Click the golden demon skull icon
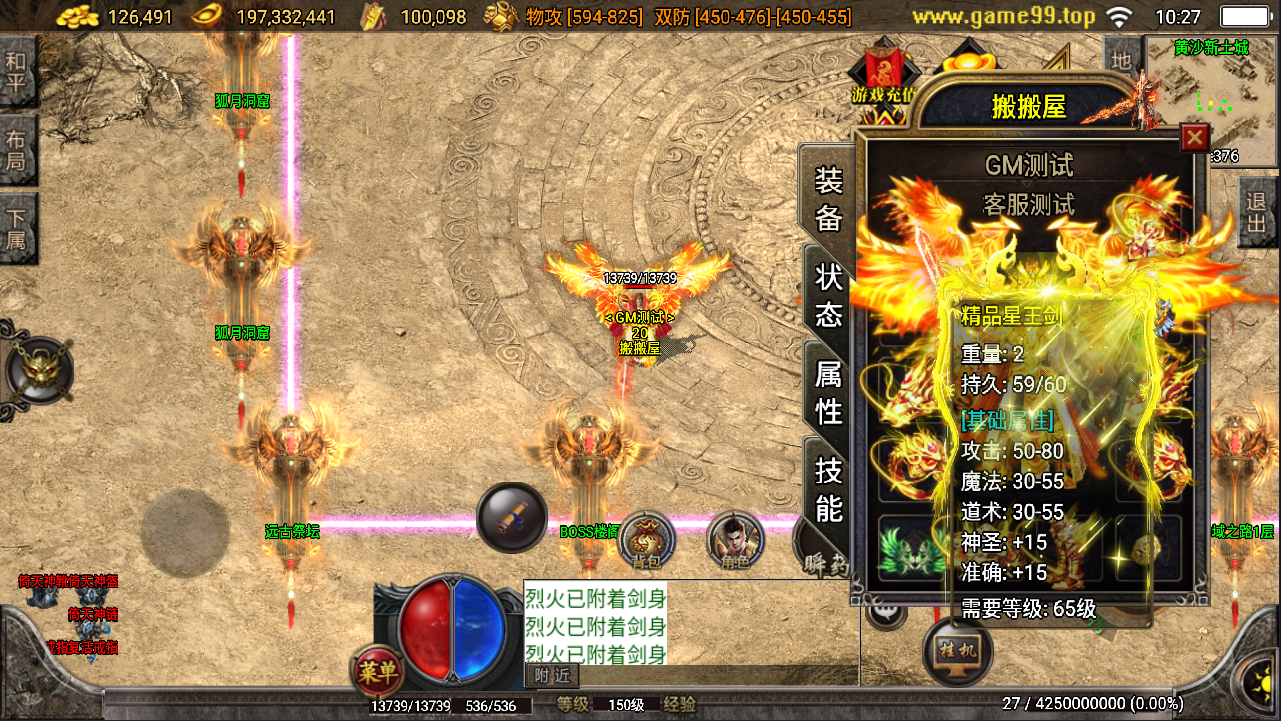Screen dimensions: 1281x721 (x=38, y=370)
